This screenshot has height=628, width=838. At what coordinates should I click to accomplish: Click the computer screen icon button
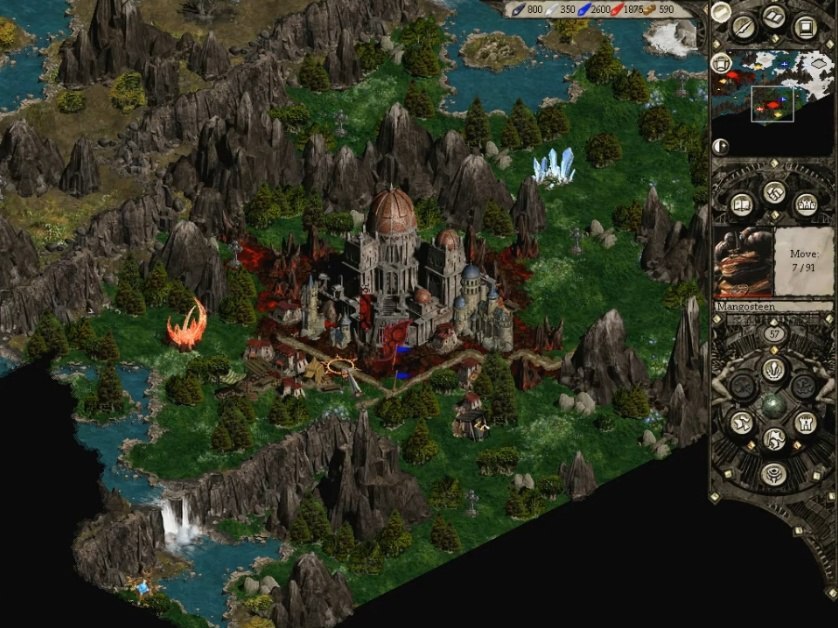click(x=804, y=25)
